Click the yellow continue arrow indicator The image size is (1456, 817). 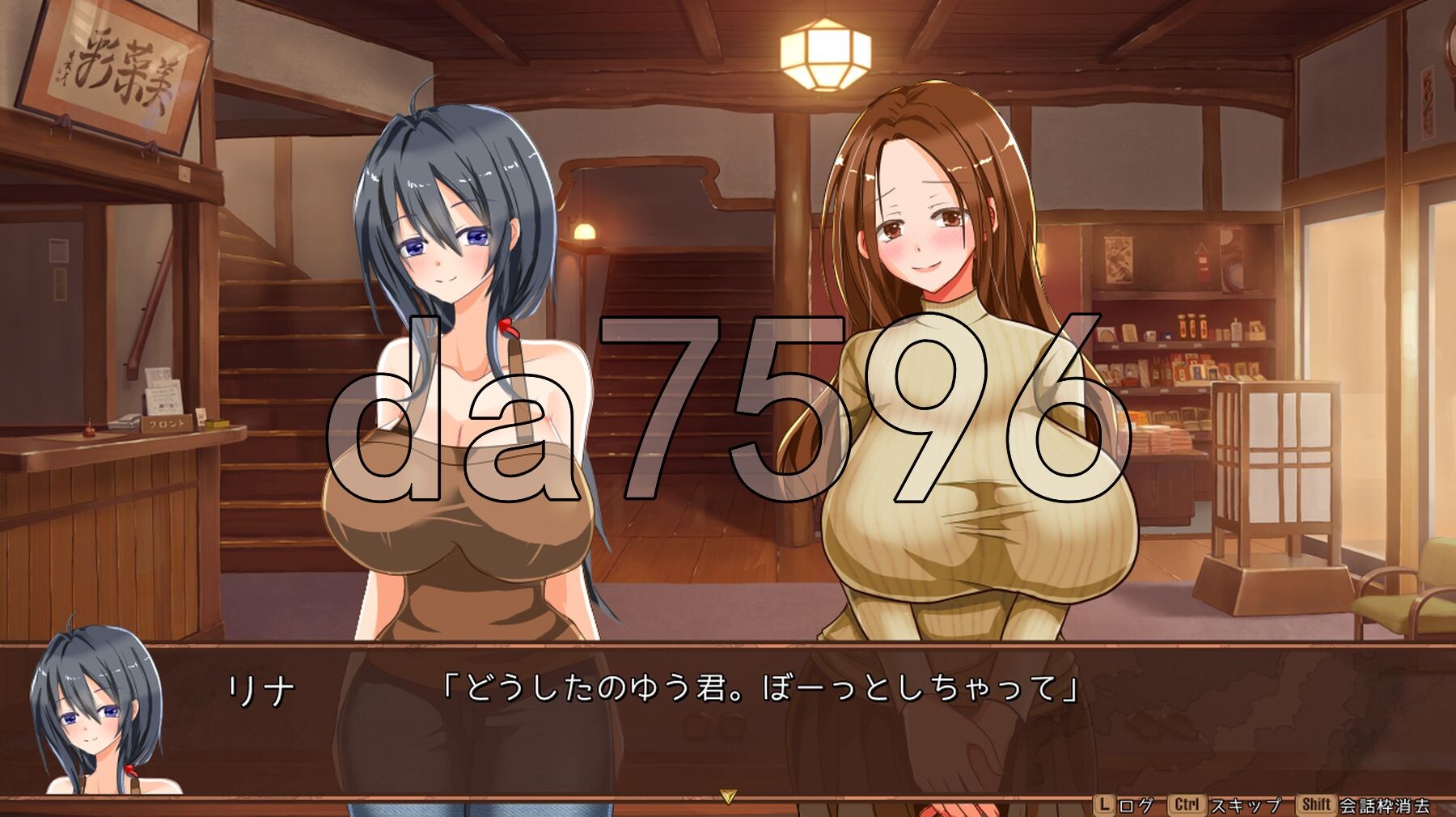(x=727, y=797)
